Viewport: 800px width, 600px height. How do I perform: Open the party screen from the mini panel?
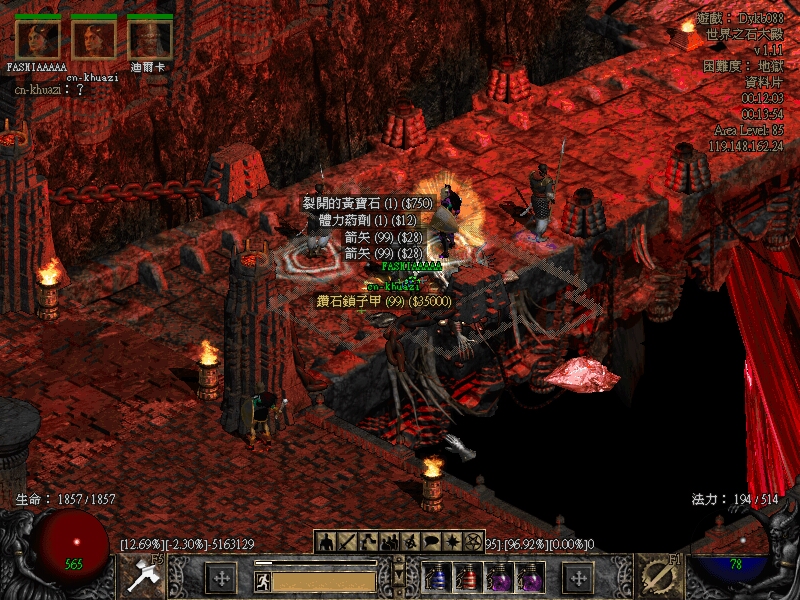[x=390, y=542]
